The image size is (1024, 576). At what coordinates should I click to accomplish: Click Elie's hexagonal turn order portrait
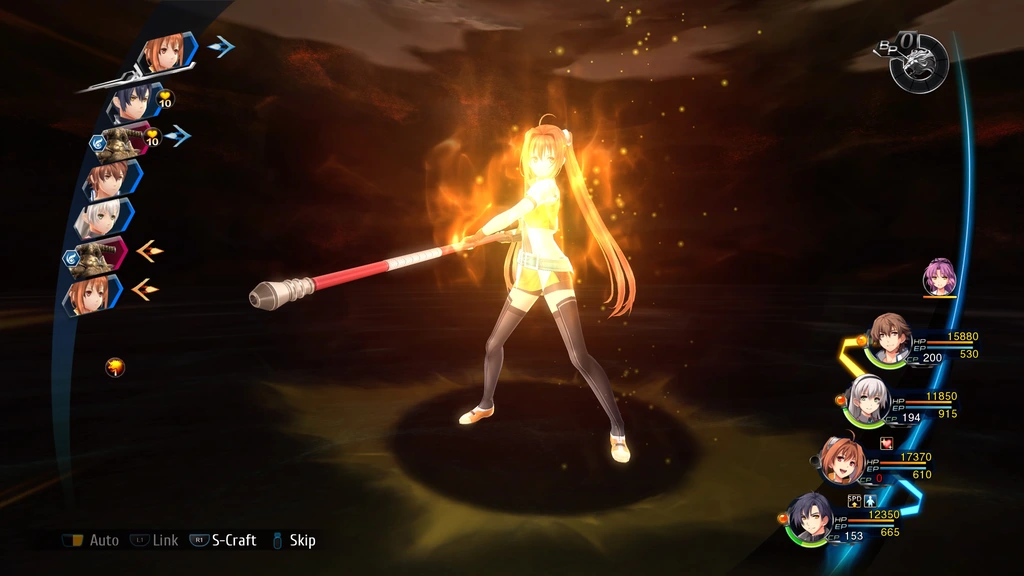coord(102,217)
